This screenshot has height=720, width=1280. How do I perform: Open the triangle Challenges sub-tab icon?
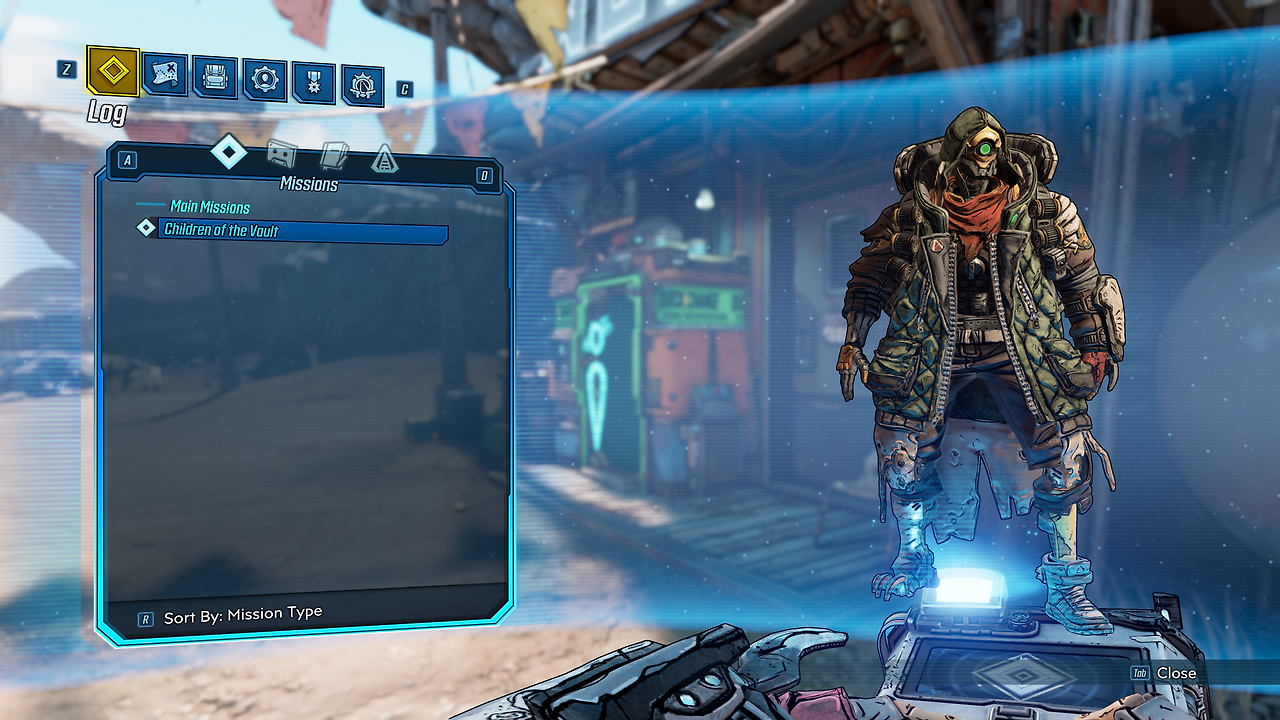(x=387, y=158)
